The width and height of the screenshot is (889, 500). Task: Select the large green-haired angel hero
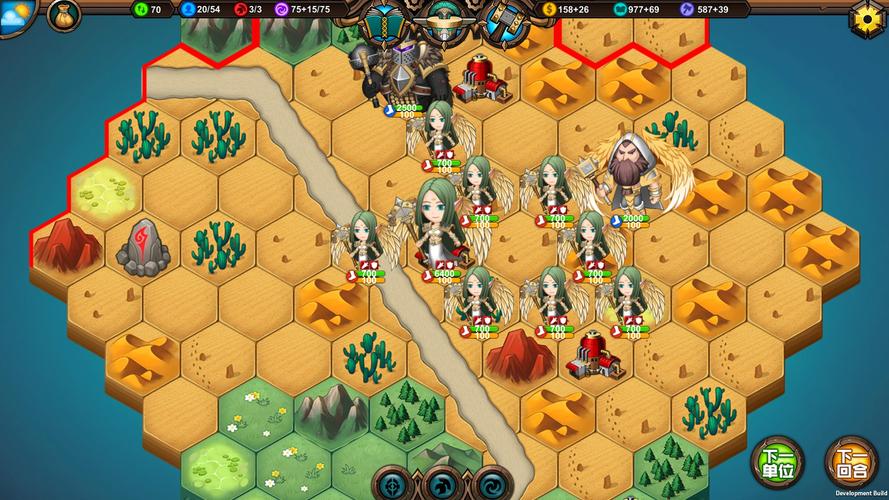pos(438,222)
